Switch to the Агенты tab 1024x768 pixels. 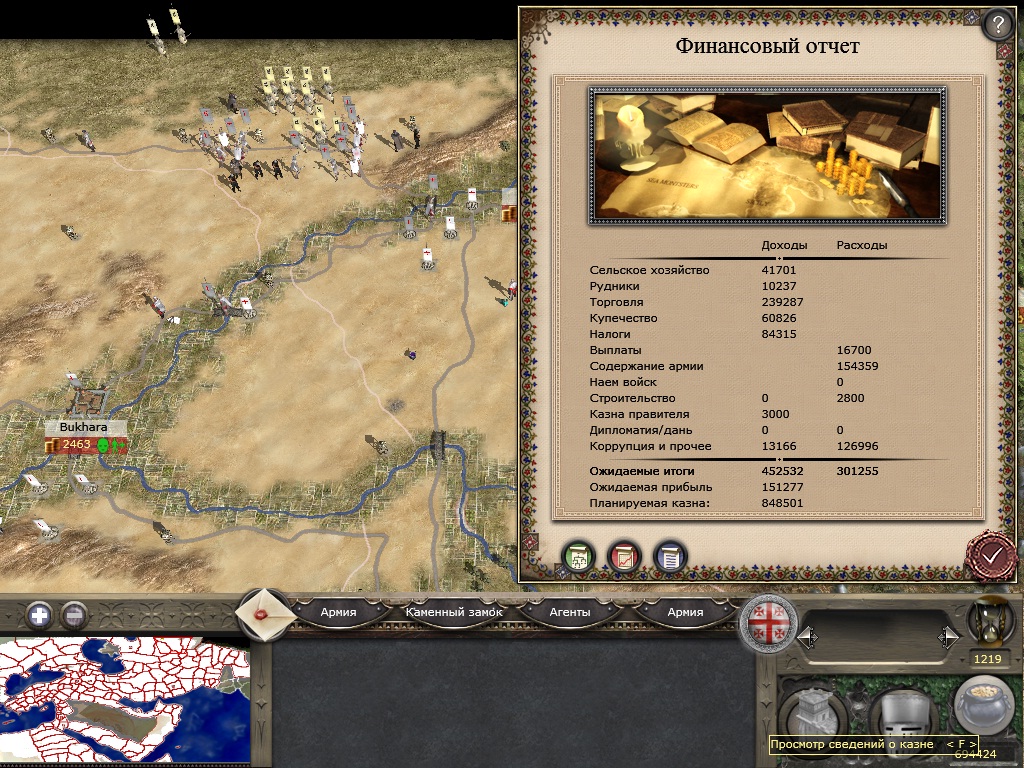[570, 612]
